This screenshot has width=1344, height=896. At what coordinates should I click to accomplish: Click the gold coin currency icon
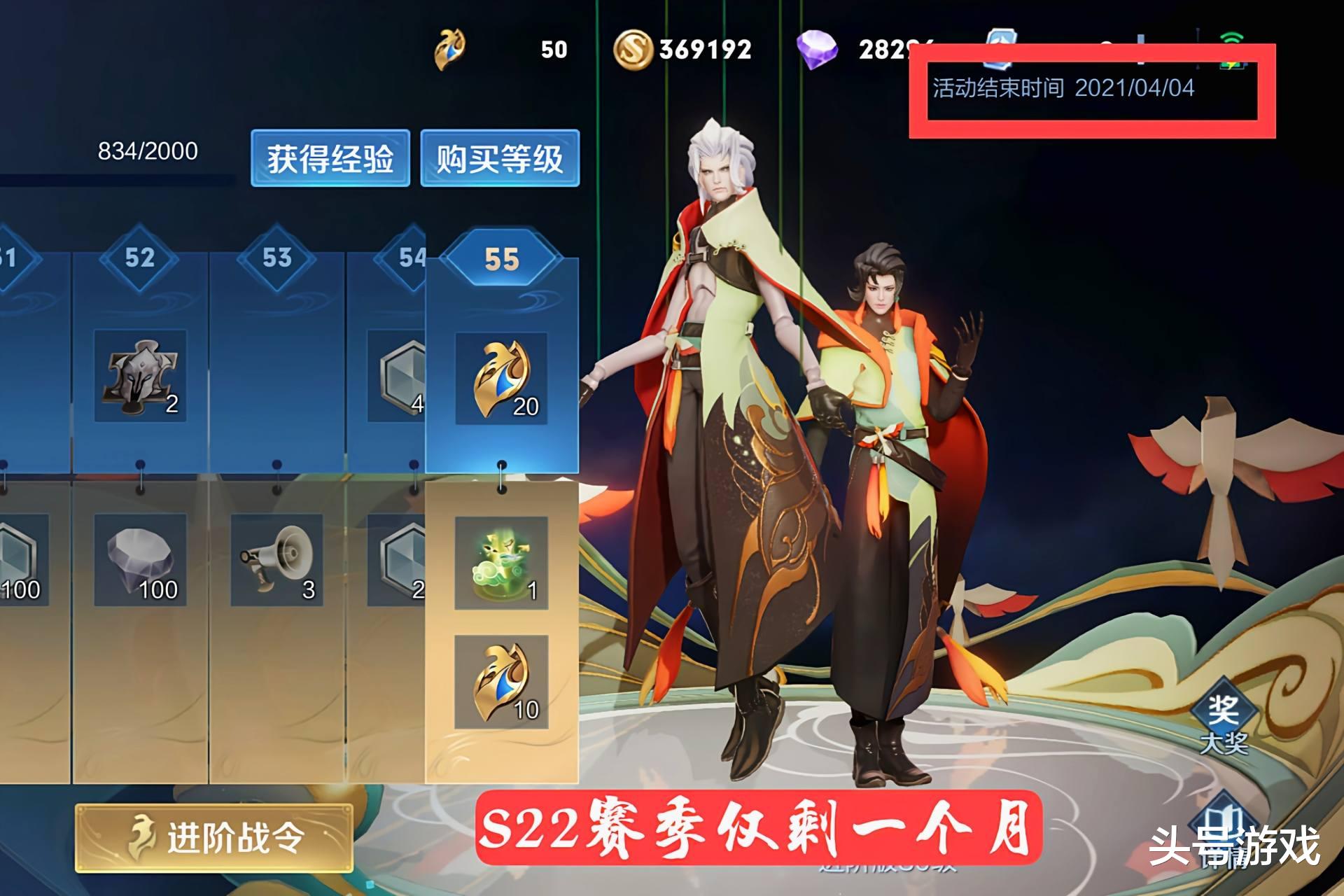click(636, 48)
